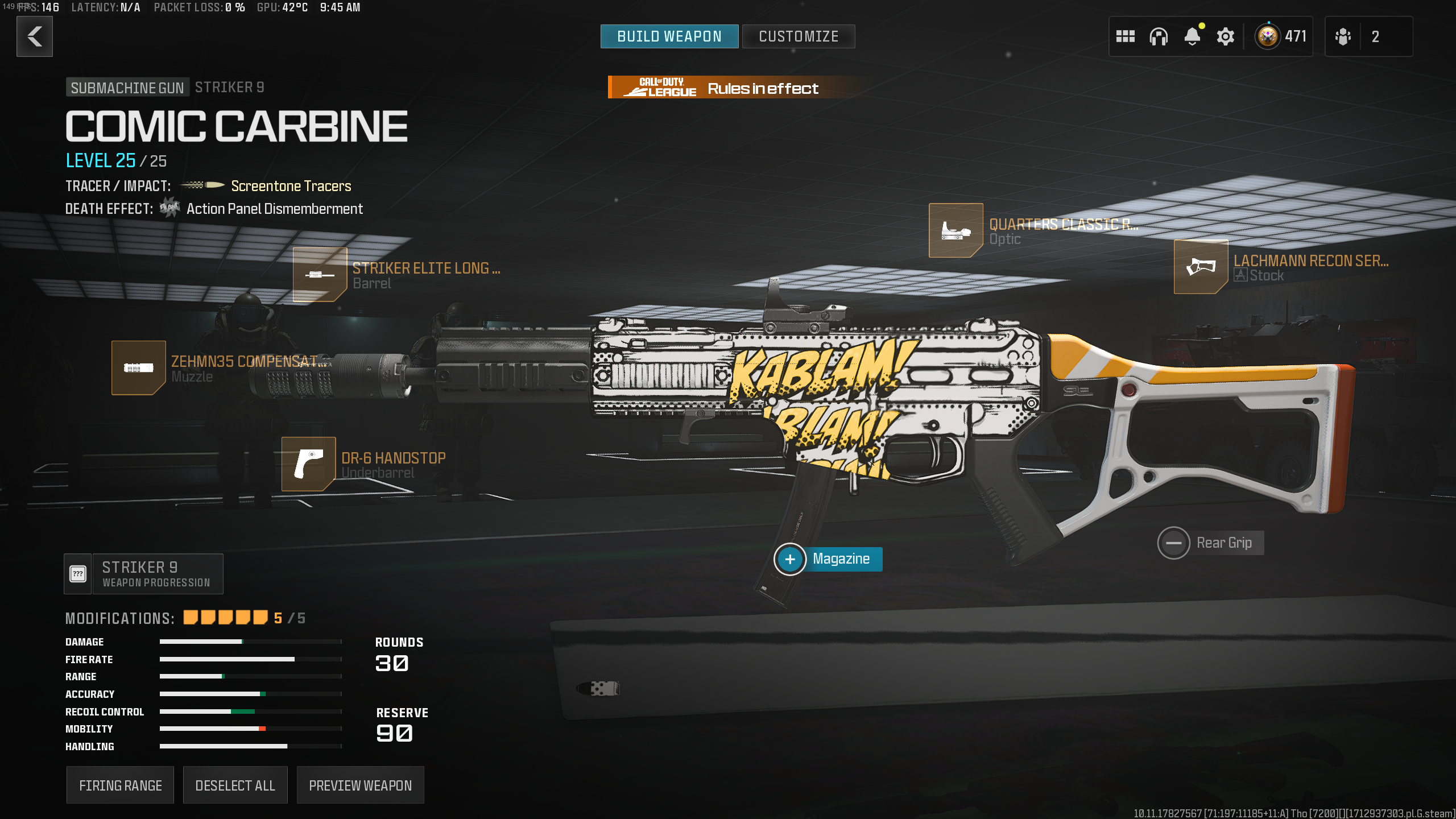Viewport: 1456px width, 819px height.
Task: Open the grid menu icon
Action: point(1125,37)
